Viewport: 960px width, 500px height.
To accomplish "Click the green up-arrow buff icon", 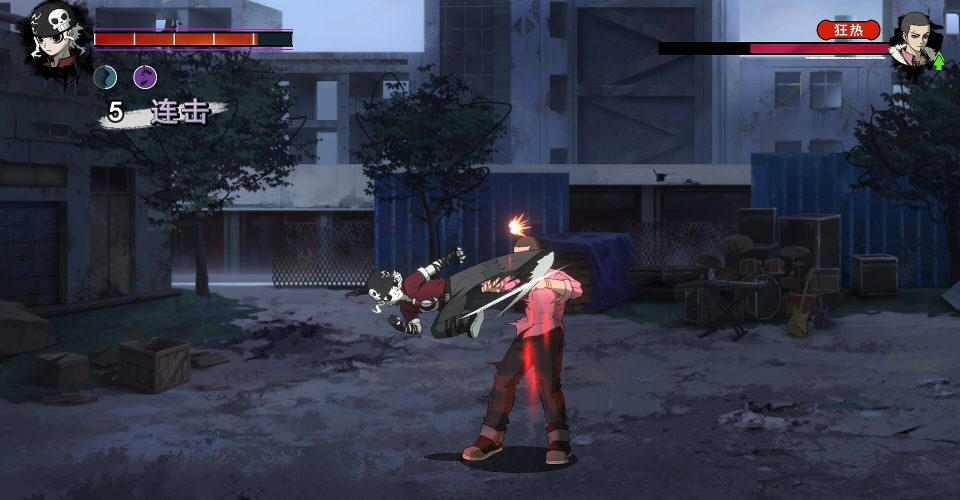I will click(x=940, y=62).
